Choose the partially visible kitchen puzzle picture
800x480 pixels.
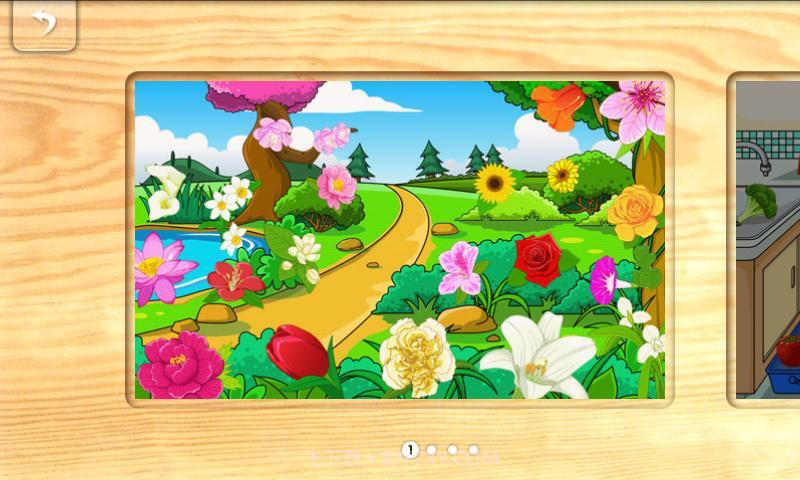pyautogui.click(x=768, y=240)
